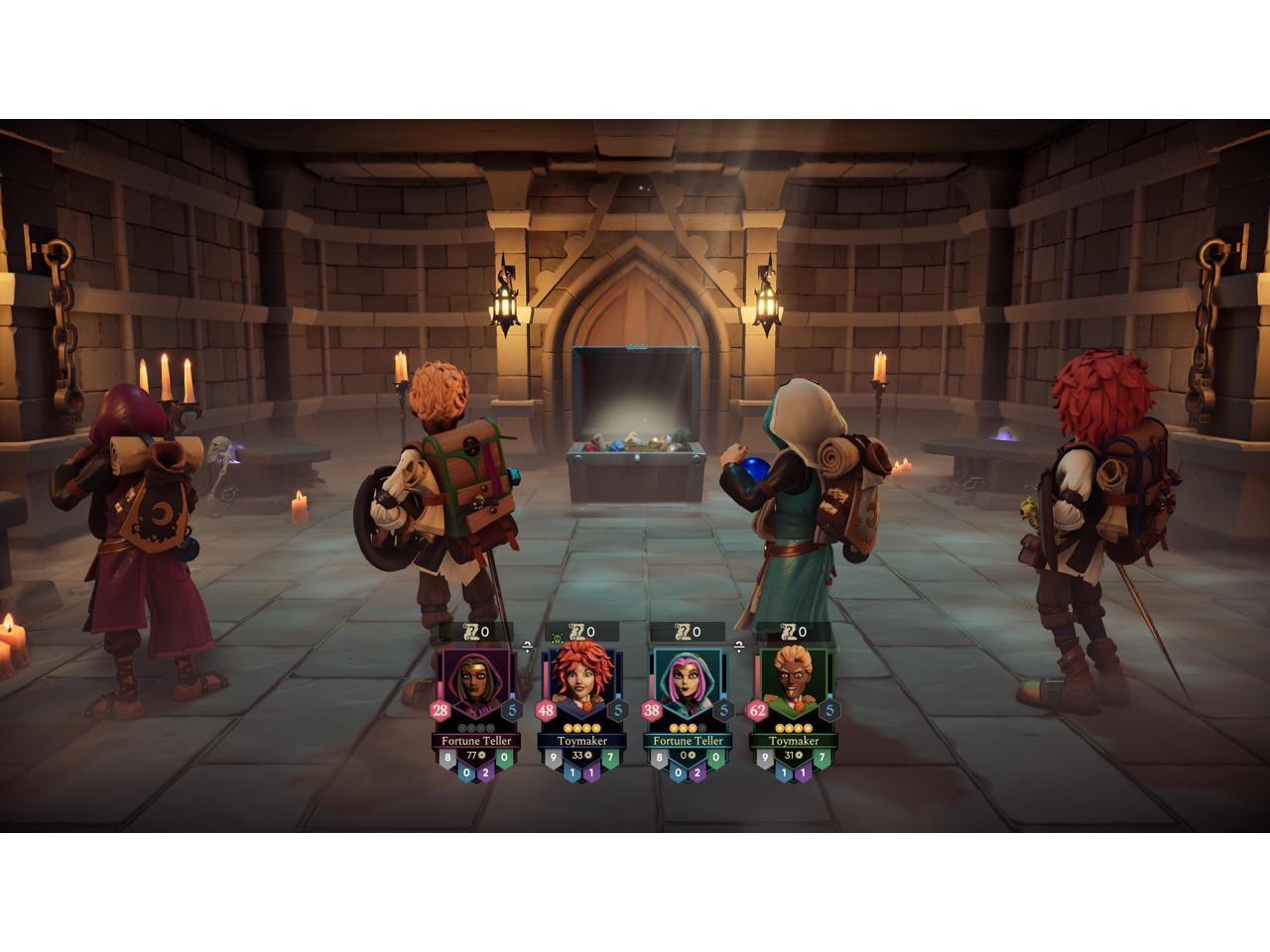Select the pink-haired Fortune Teller portrait card
The height and width of the screenshot is (952, 1270).
pos(686,686)
